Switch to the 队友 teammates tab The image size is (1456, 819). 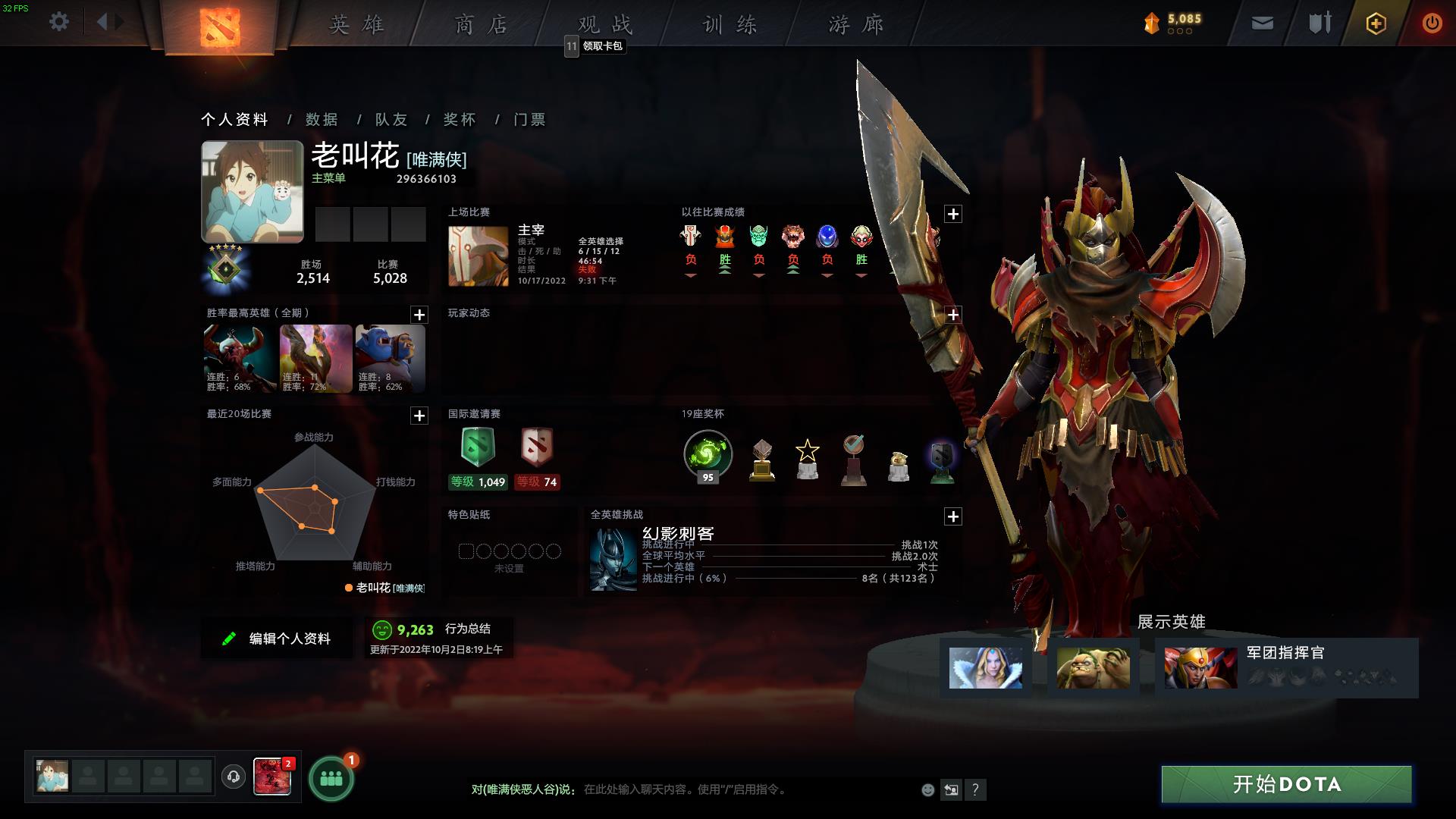click(x=391, y=120)
